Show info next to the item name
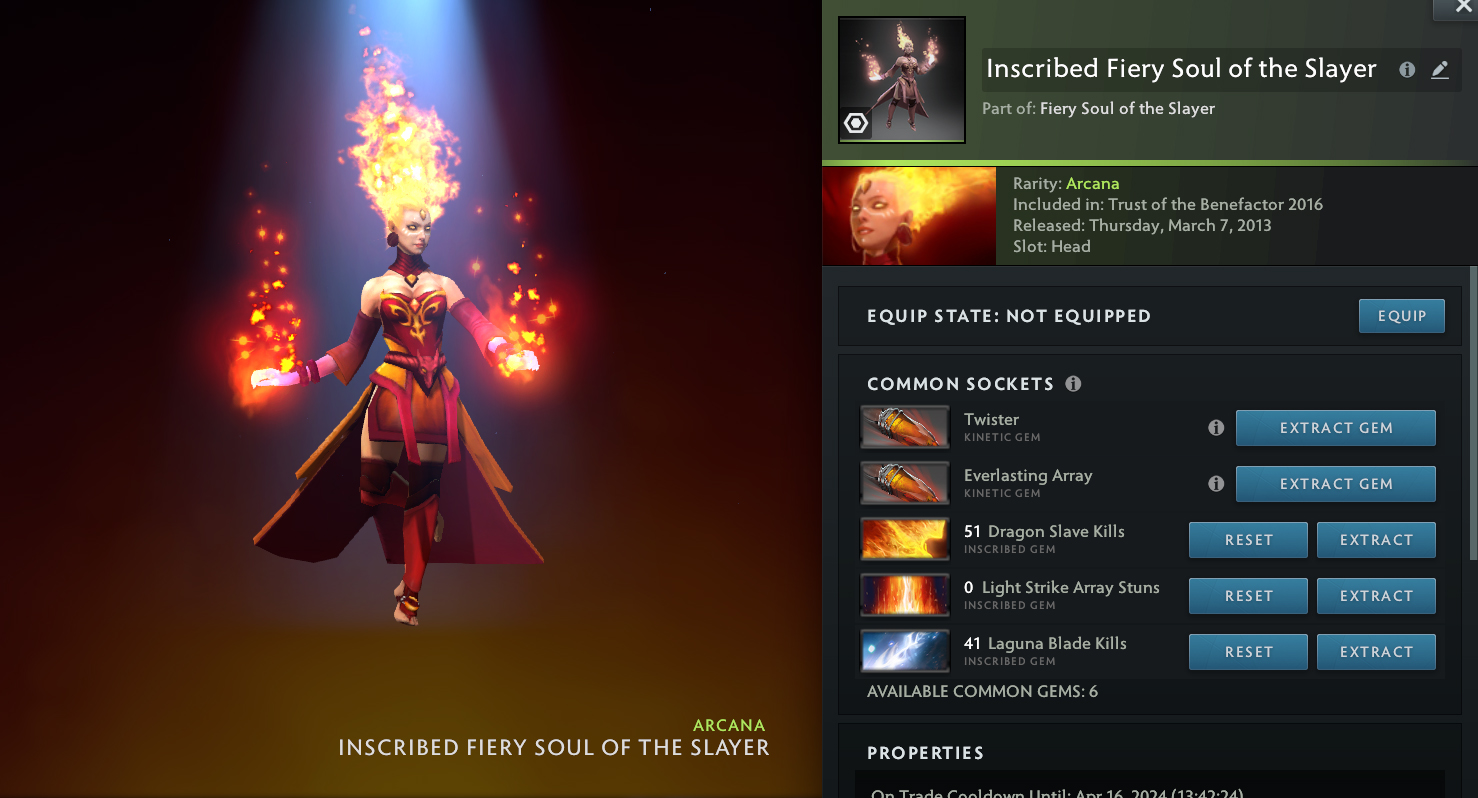1478x798 pixels. click(1407, 70)
